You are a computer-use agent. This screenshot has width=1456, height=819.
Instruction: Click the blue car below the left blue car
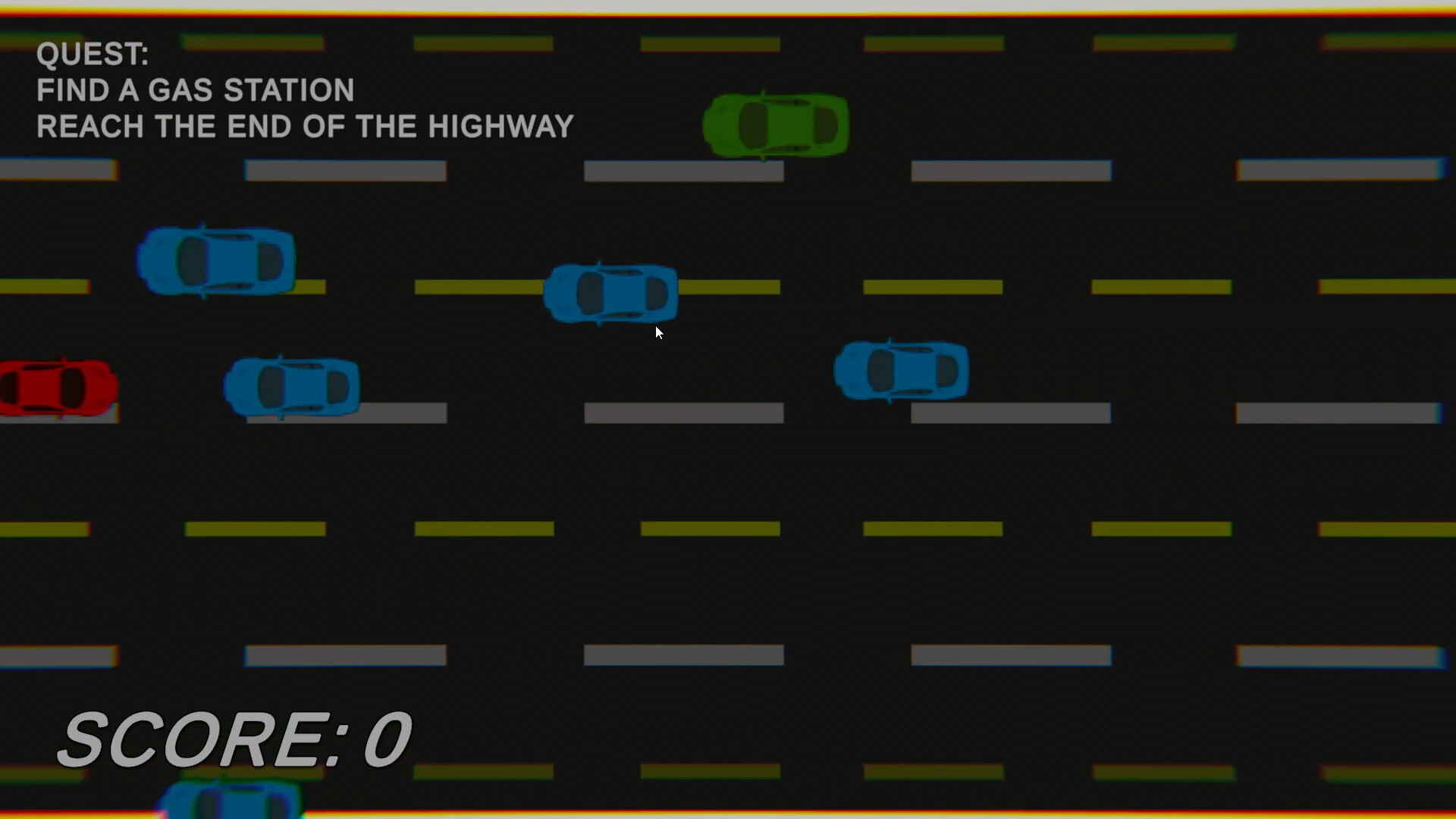292,387
